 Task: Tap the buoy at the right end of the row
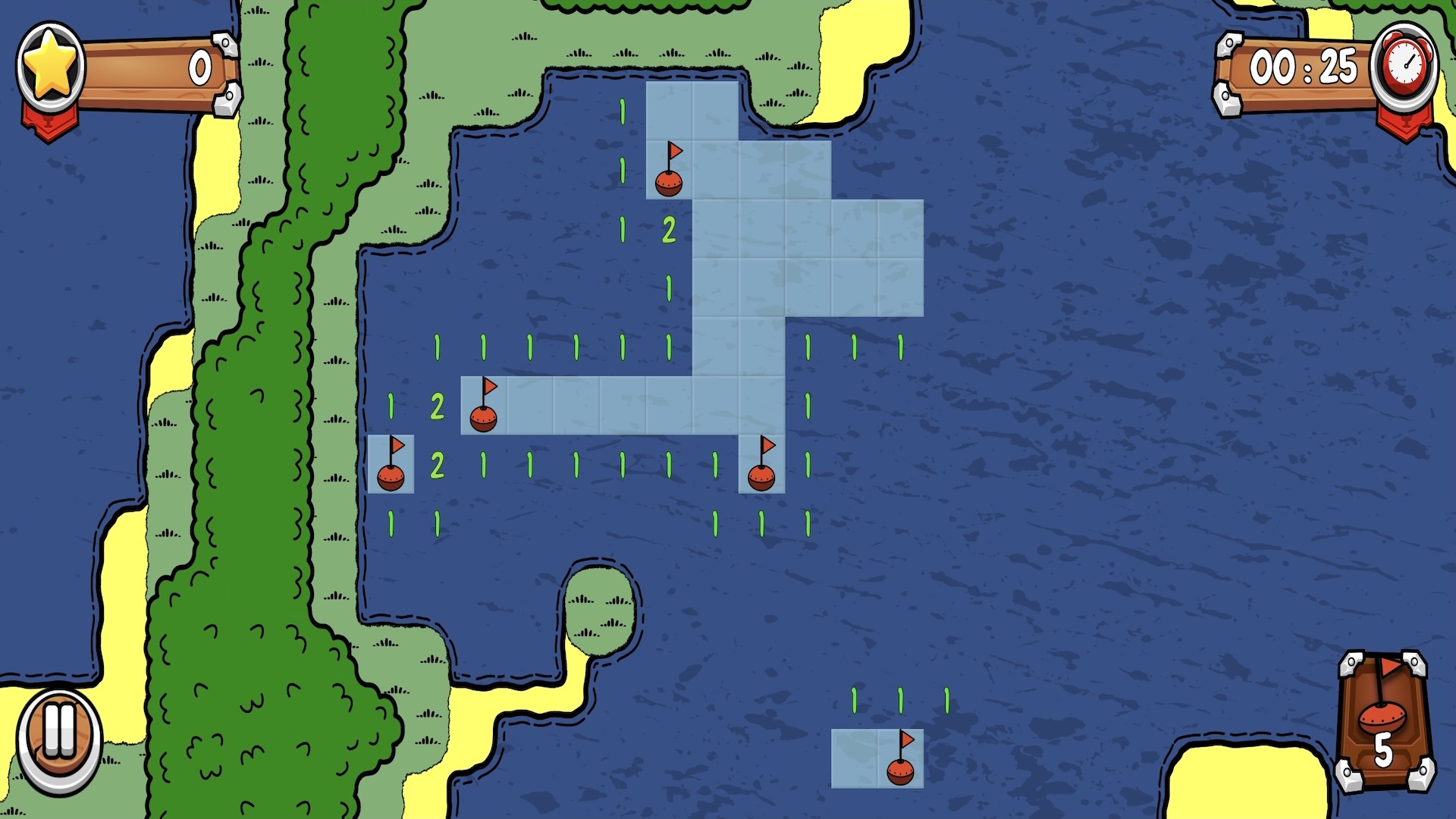pyautogui.click(x=763, y=476)
